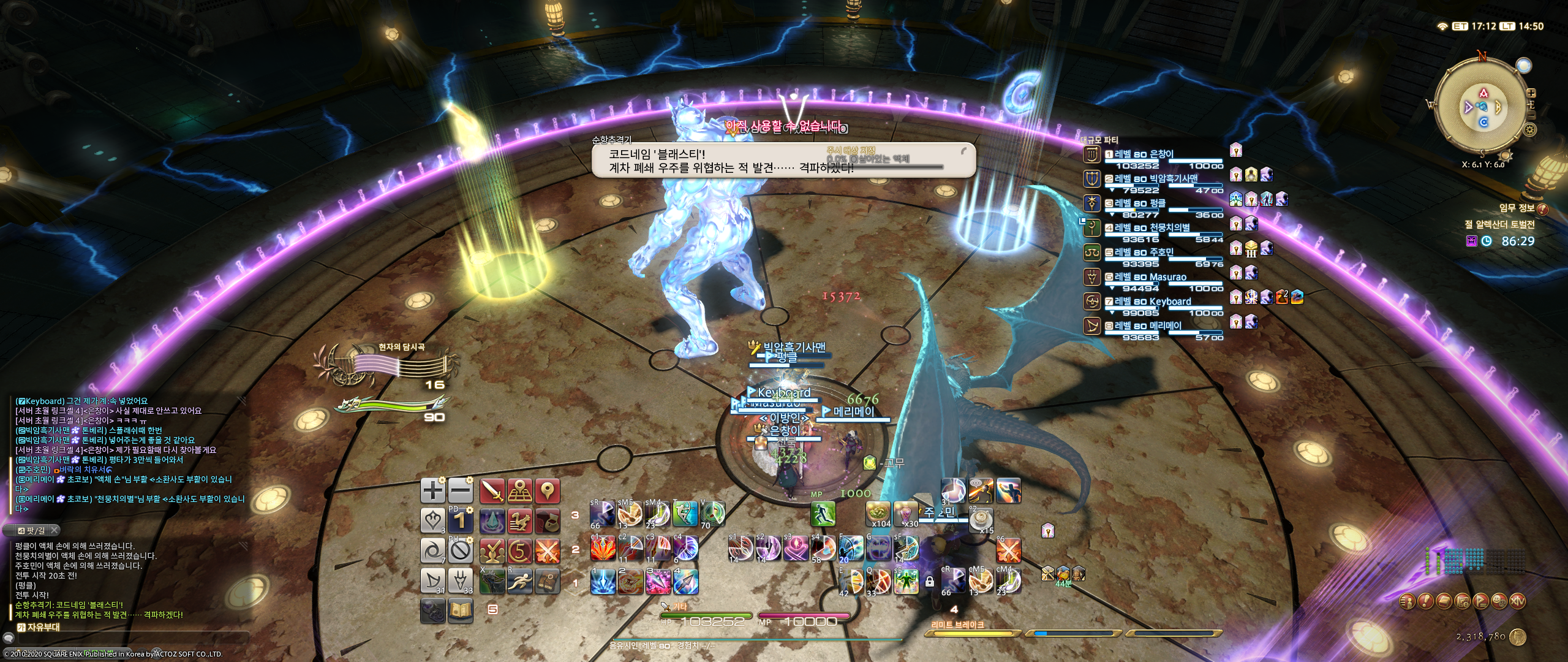
Task: Close the 팟/길 chat tab
Action: [x=54, y=530]
